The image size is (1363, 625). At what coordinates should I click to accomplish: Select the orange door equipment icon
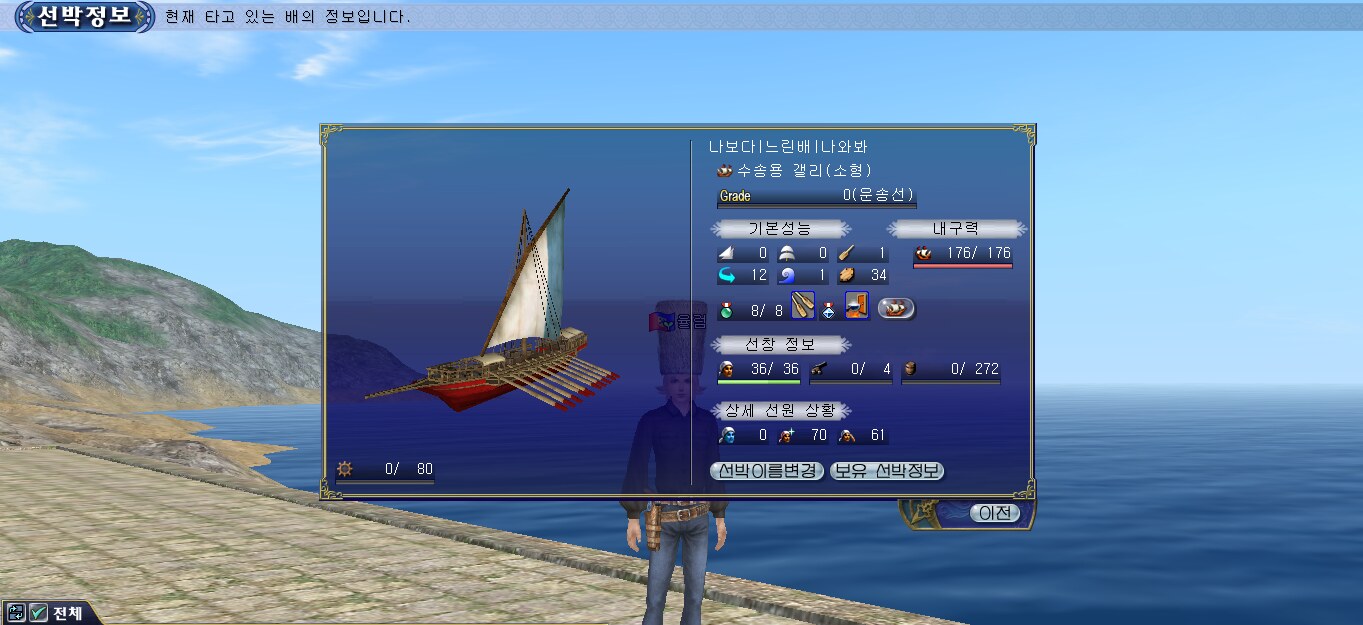click(x=855, y=306)
